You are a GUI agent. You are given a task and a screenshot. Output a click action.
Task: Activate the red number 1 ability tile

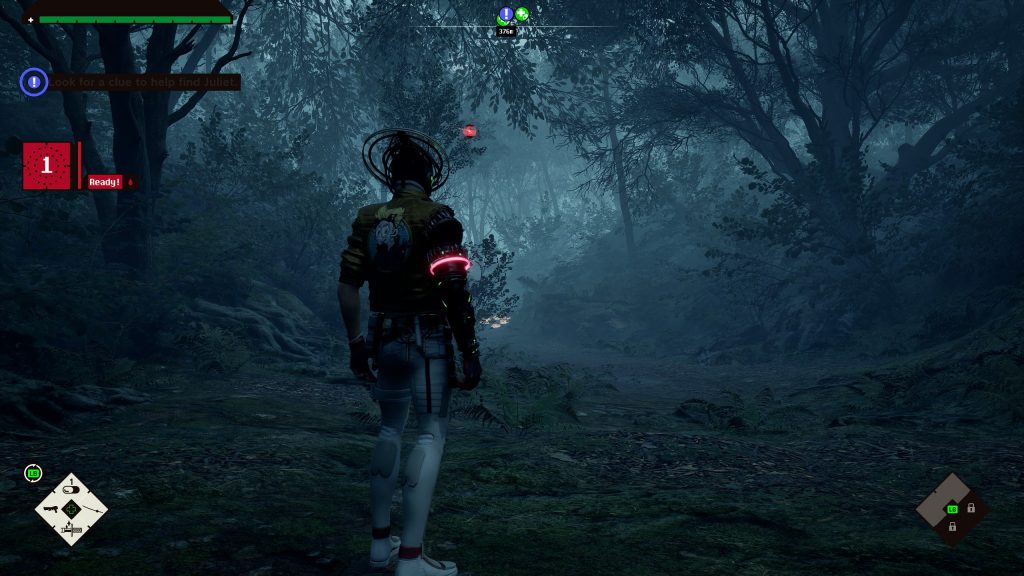coord(47,166)
